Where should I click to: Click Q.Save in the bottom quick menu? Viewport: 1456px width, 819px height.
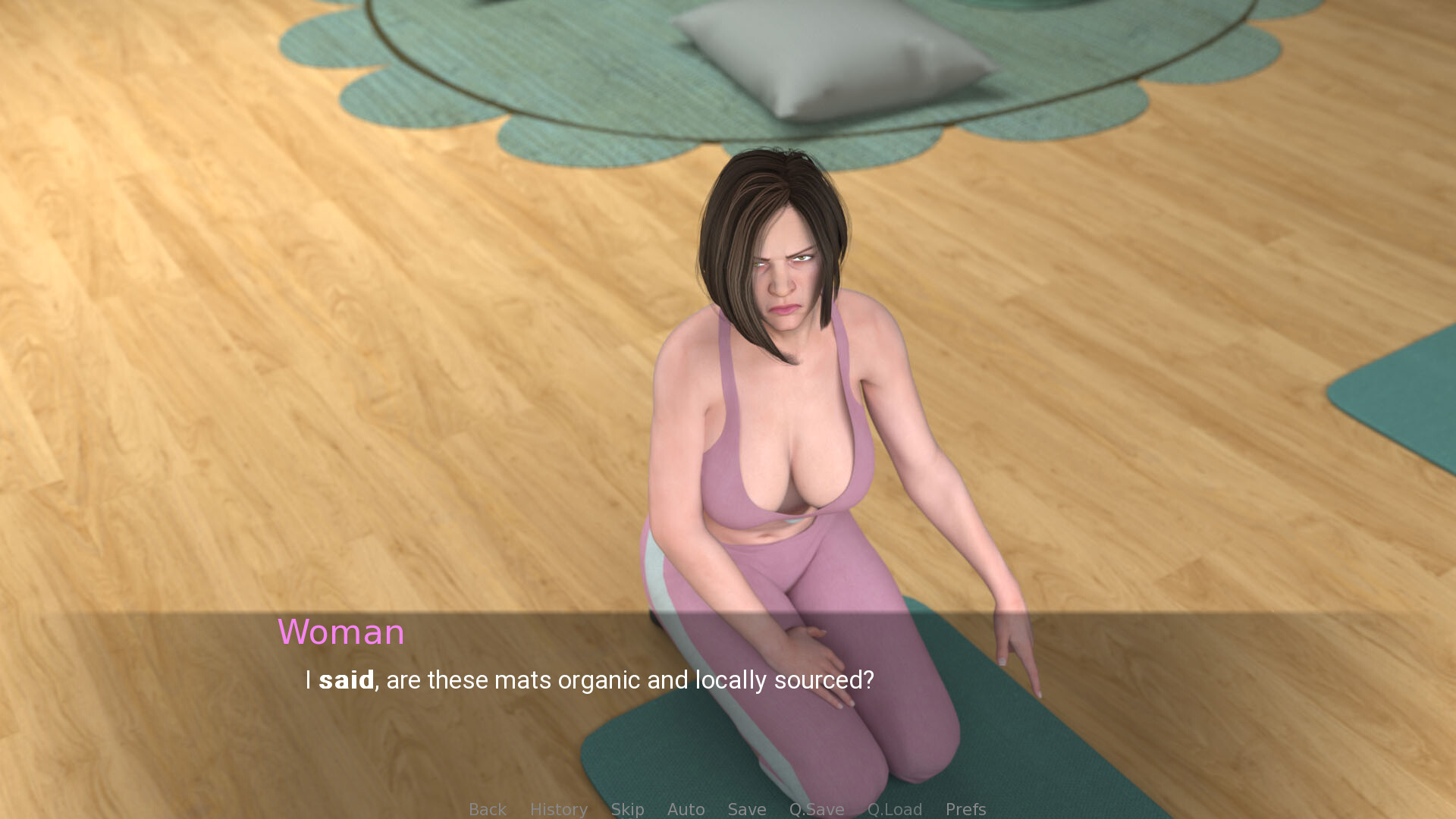tap(816, 808)
